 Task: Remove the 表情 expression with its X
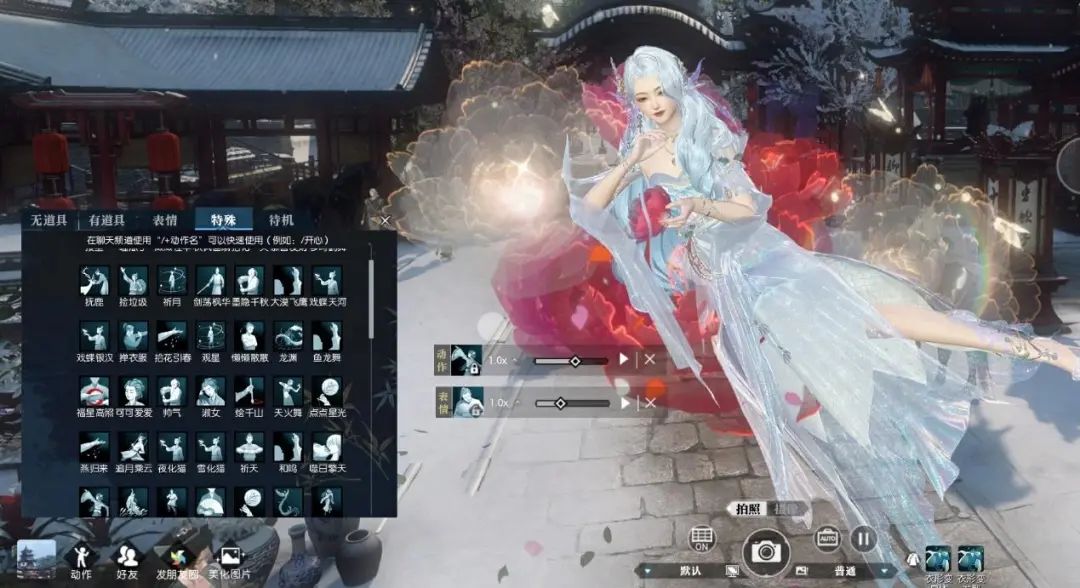[x=650, y=402]
